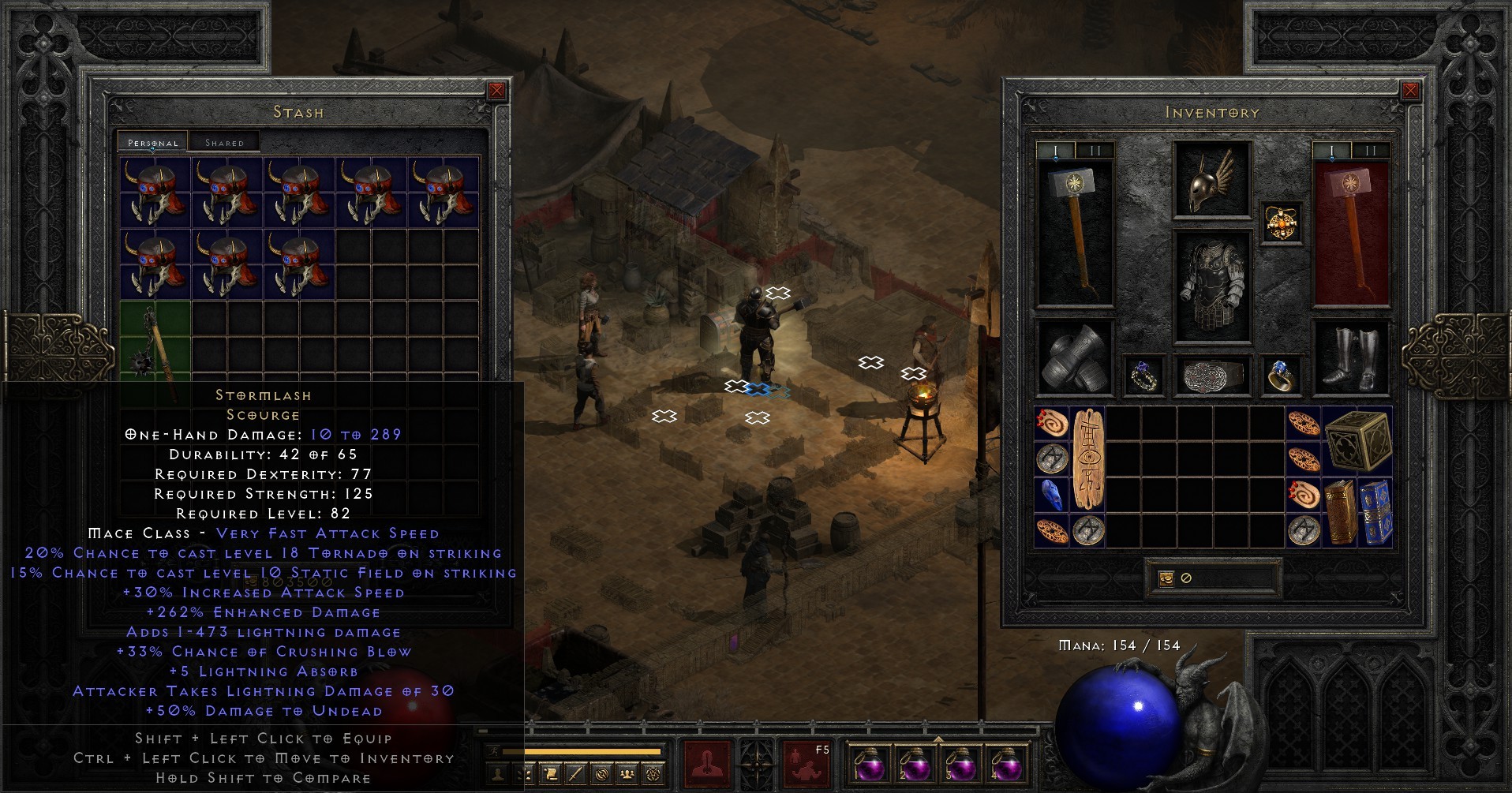Viewport: 1512px width, 793px height.
Task: Switch back to weapon set I
Action: [1055, 150]
